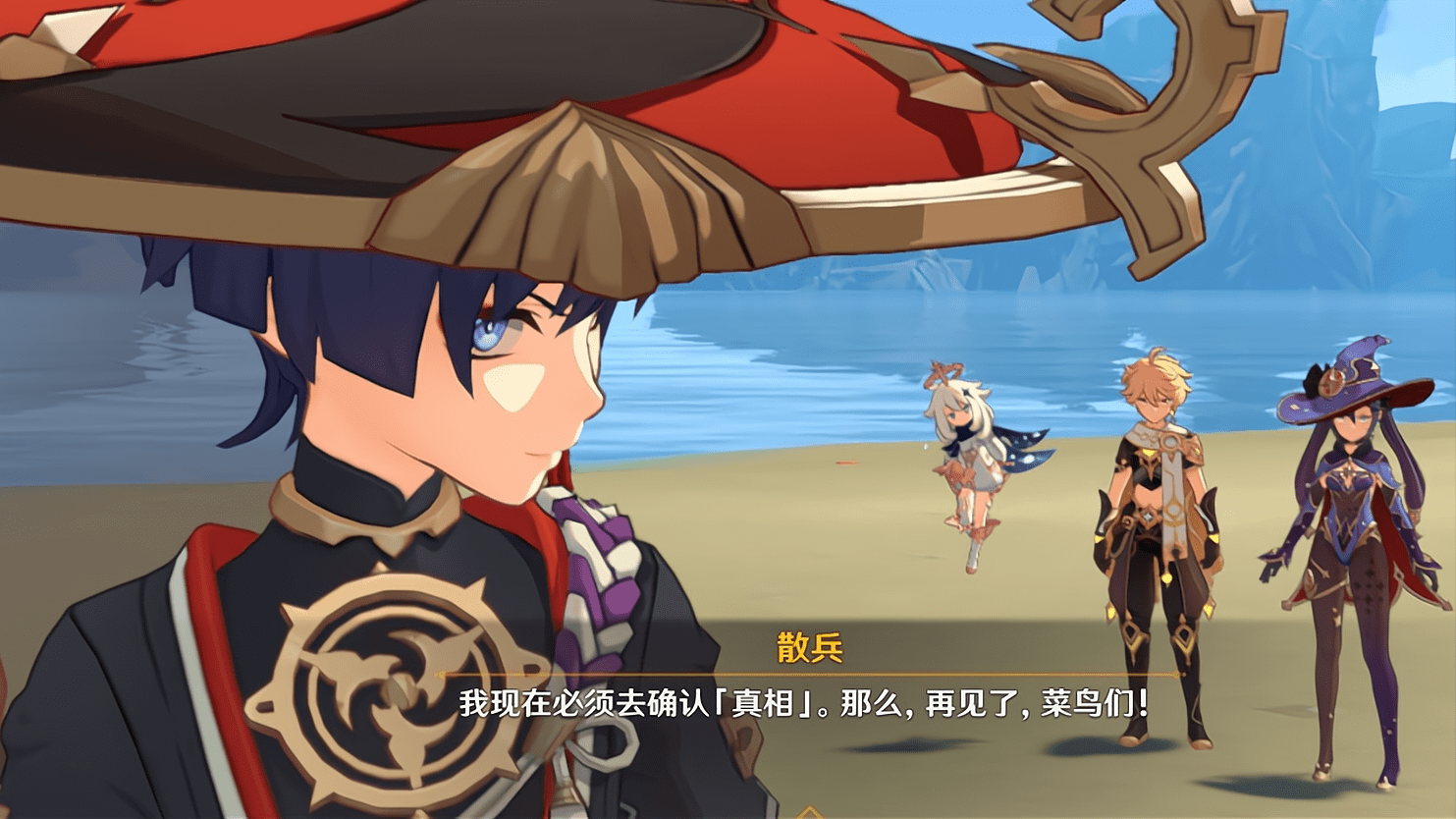
Task: Click the Traveler standing on the sand
Action: [1159, 491]
